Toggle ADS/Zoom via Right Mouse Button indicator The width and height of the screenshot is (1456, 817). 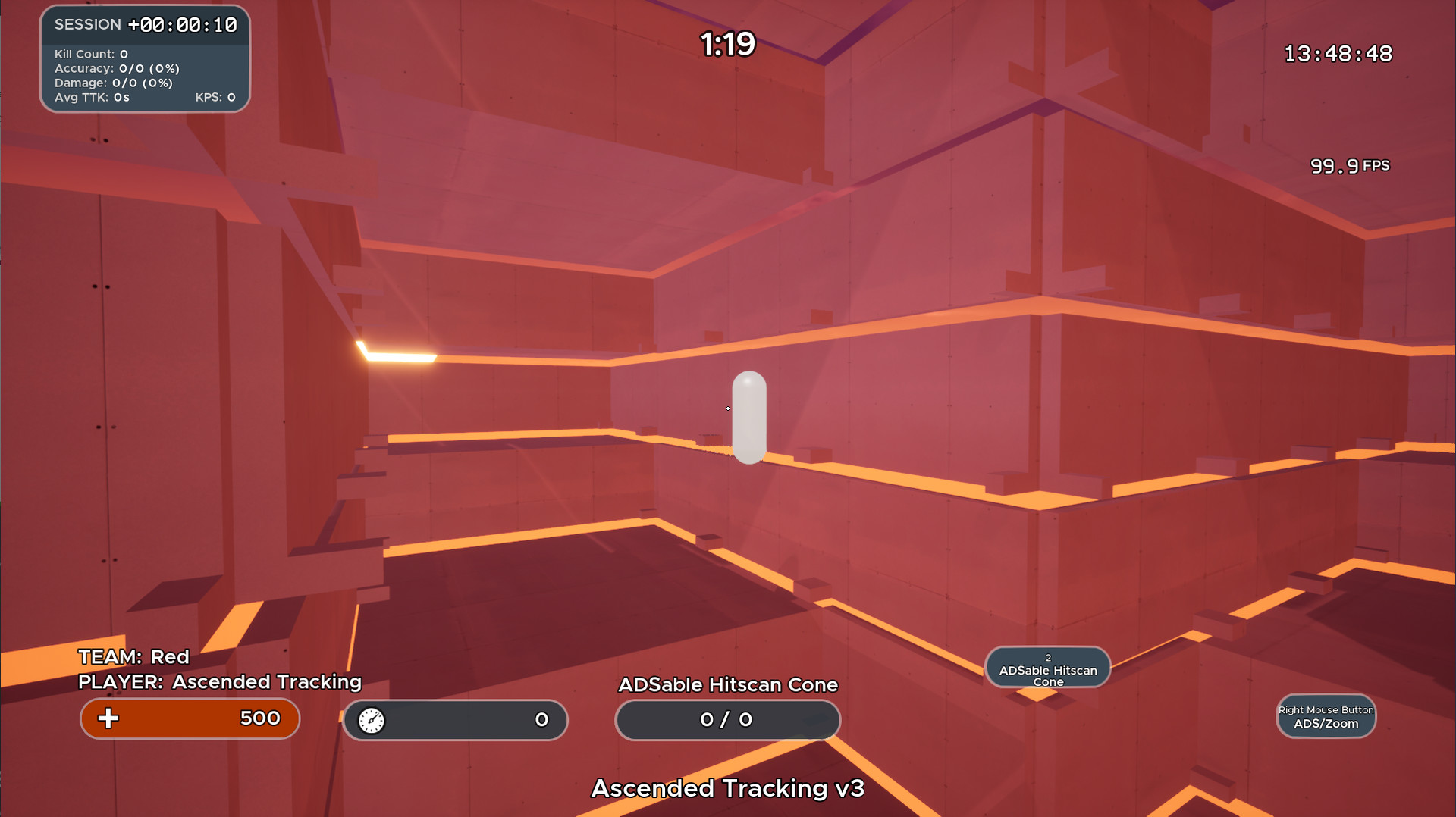coord(1326,716)
